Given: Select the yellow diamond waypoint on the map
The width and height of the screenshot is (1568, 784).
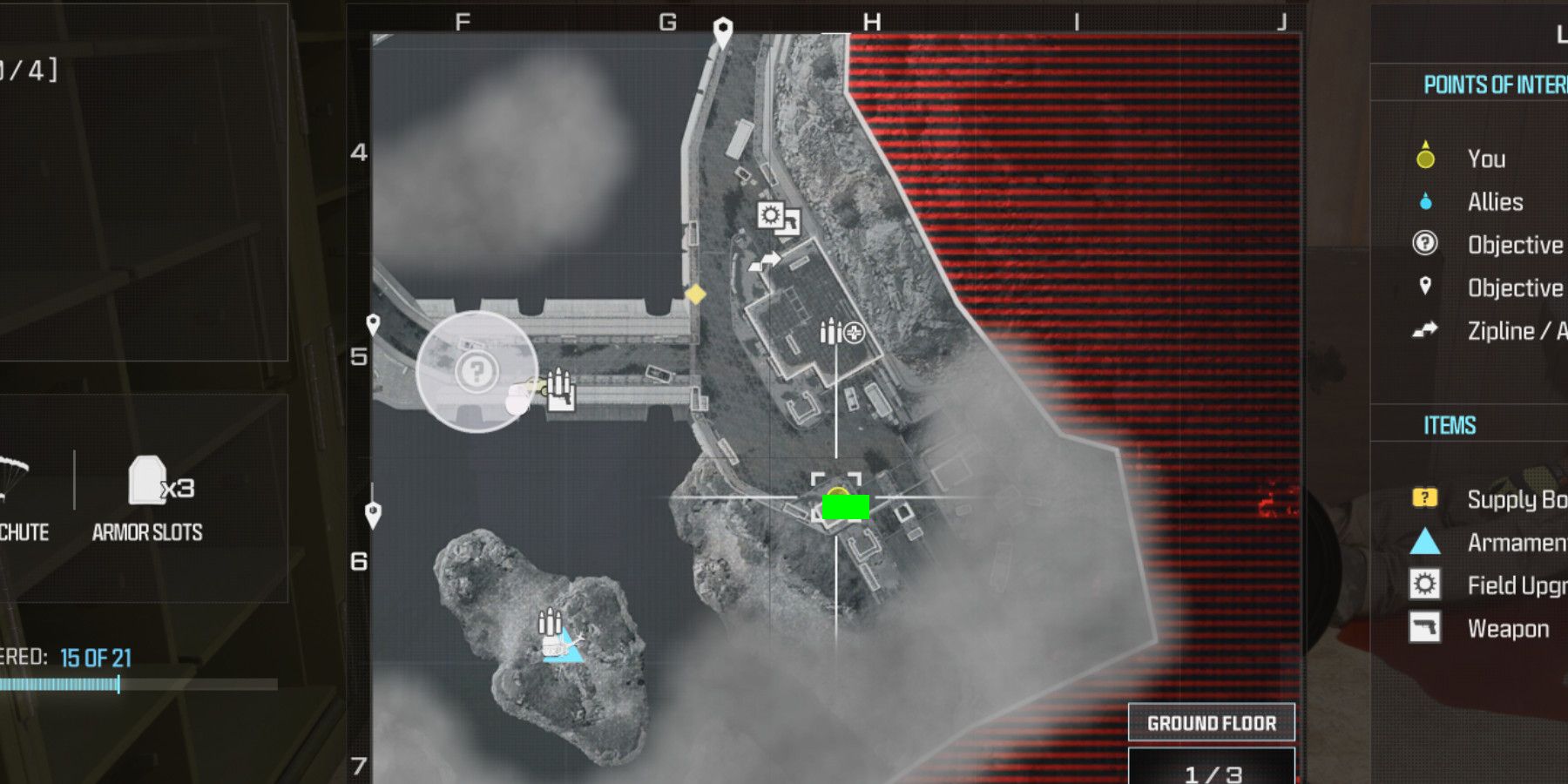Looking at the screenshot, I should pos(695,295).
